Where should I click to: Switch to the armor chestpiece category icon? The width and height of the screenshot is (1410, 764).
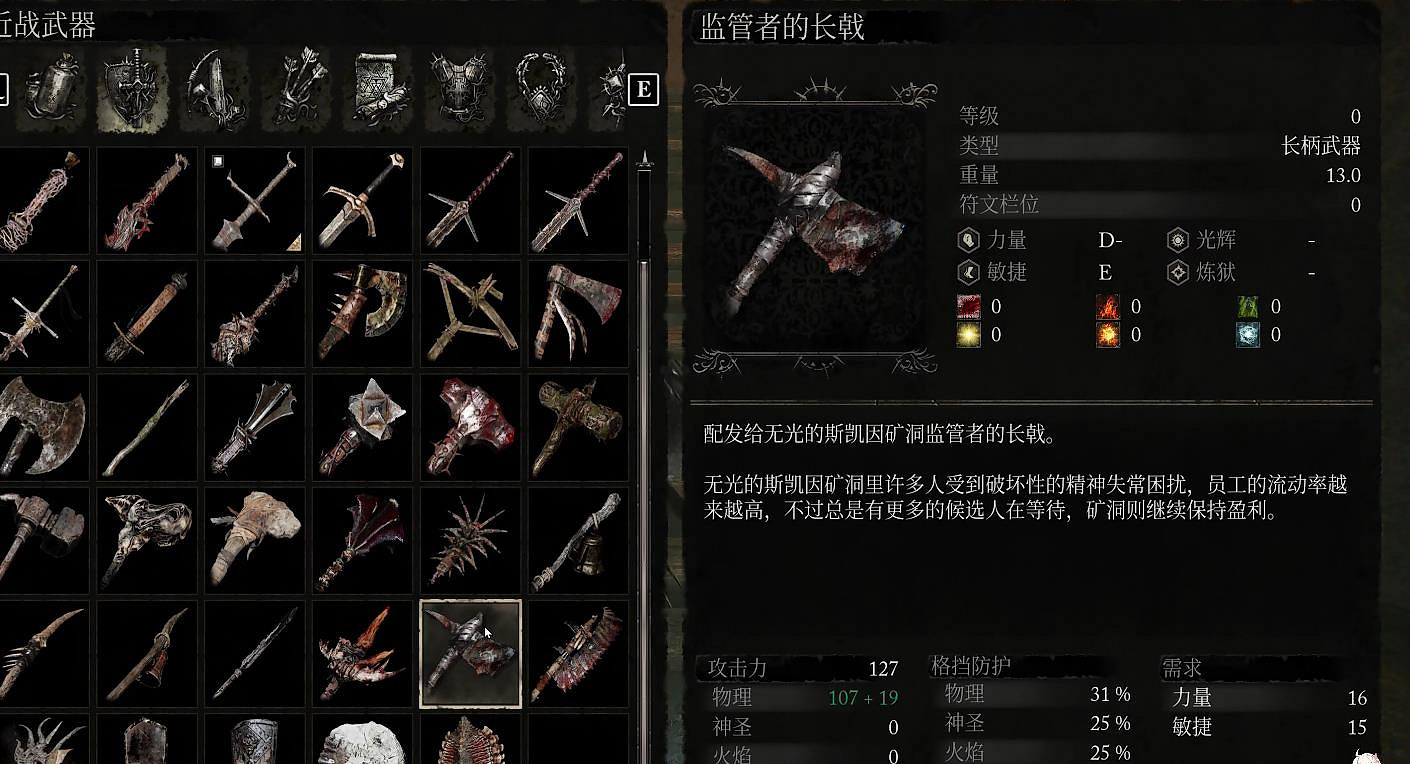(x=462, y=85)
